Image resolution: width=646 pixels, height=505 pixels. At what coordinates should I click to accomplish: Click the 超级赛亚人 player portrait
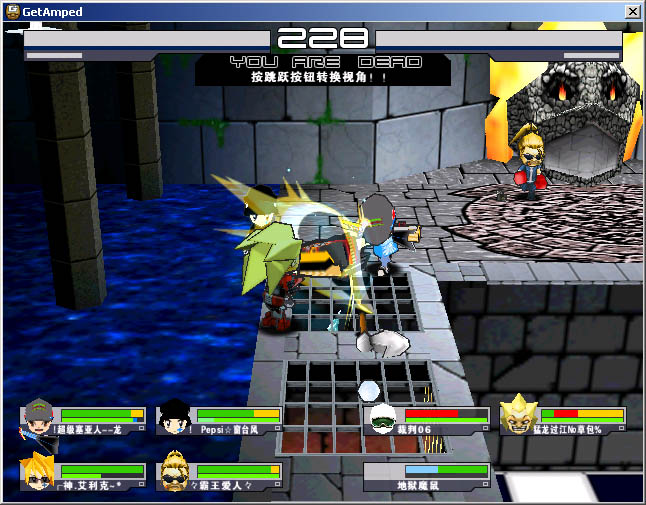click(37, 418)
